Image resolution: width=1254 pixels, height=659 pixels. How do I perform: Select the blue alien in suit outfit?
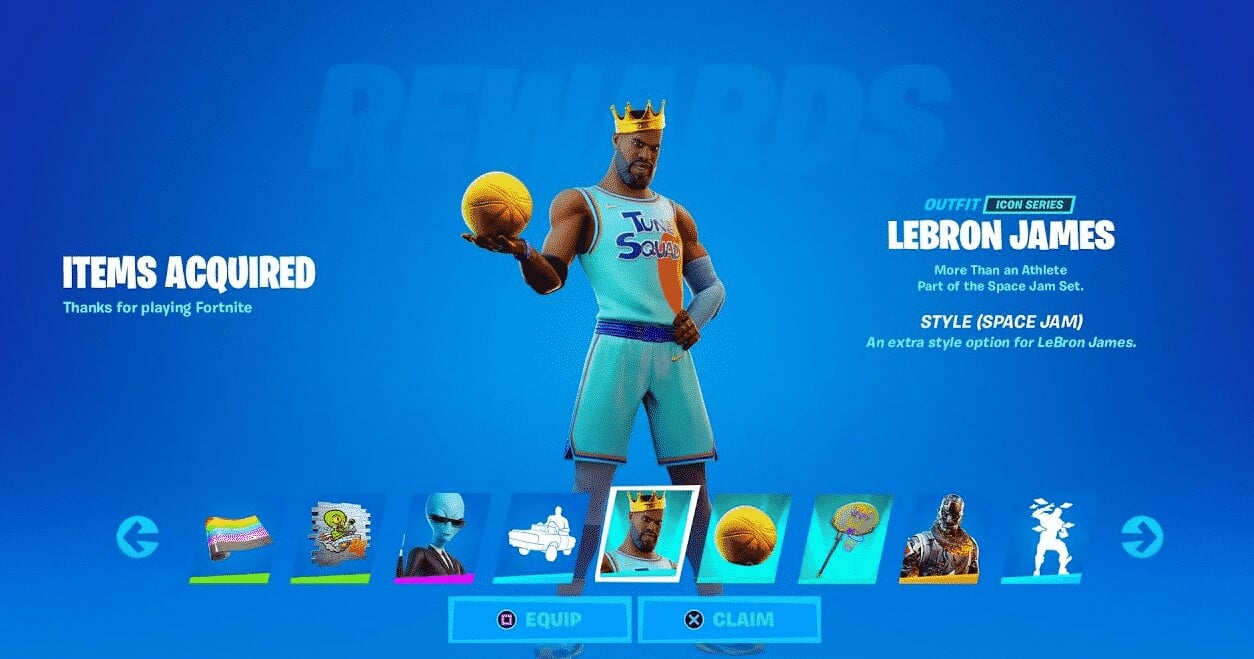coord(437,538)
